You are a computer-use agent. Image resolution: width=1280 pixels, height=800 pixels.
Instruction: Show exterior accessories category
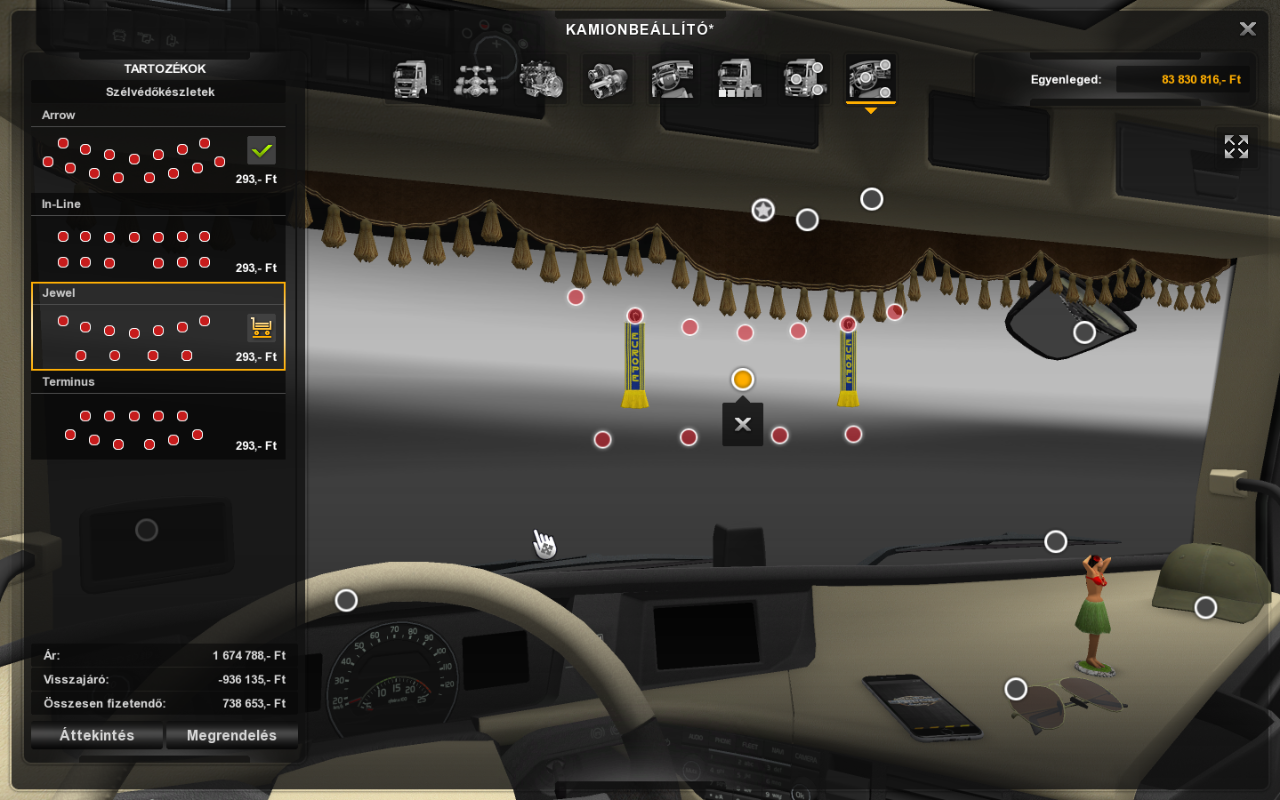[804, 79]
